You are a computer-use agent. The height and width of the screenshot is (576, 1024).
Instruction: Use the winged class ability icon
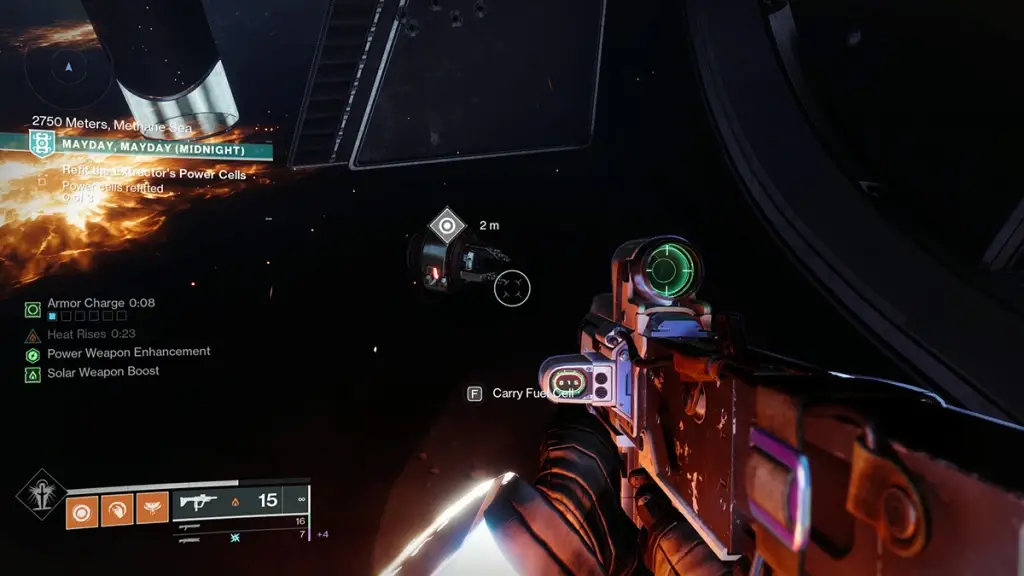click(x=152, y=510)
